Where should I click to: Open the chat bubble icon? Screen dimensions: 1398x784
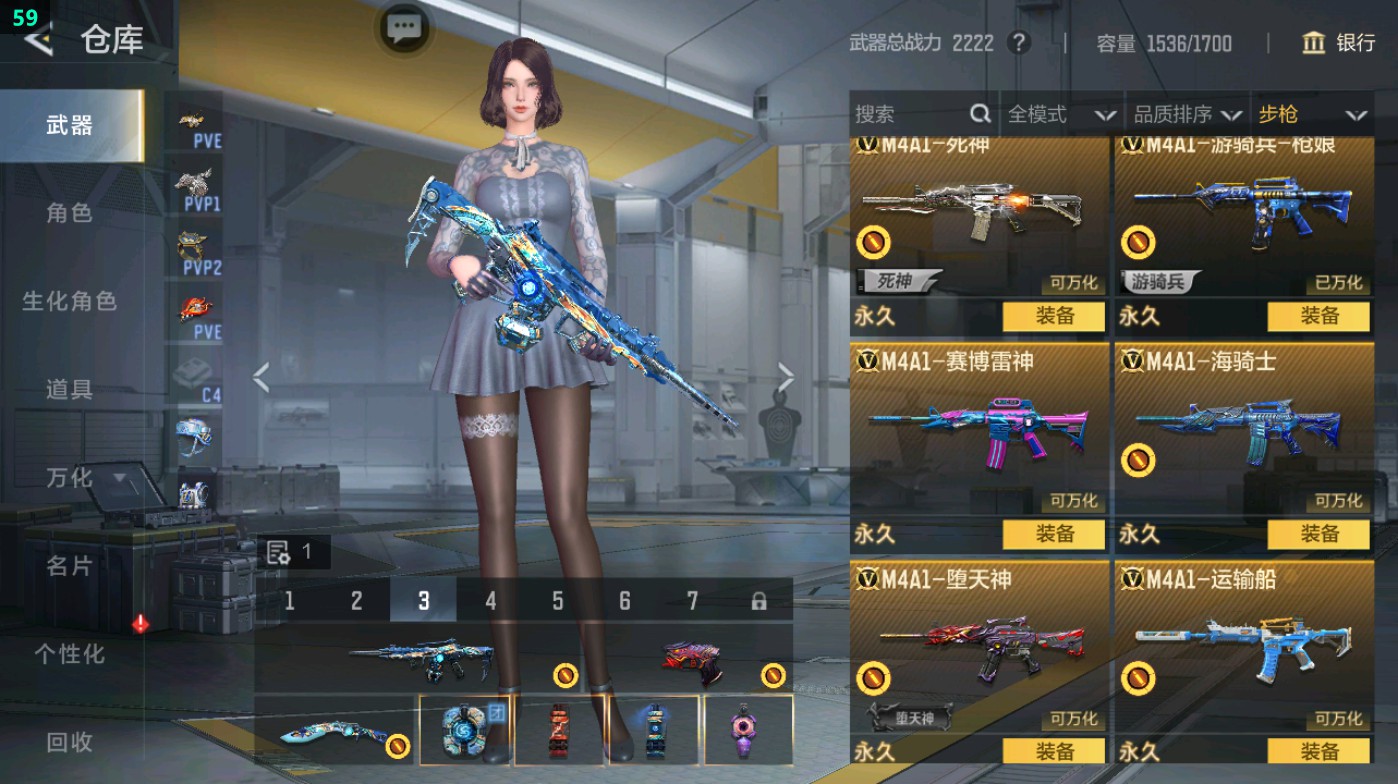tap(404, 28)
